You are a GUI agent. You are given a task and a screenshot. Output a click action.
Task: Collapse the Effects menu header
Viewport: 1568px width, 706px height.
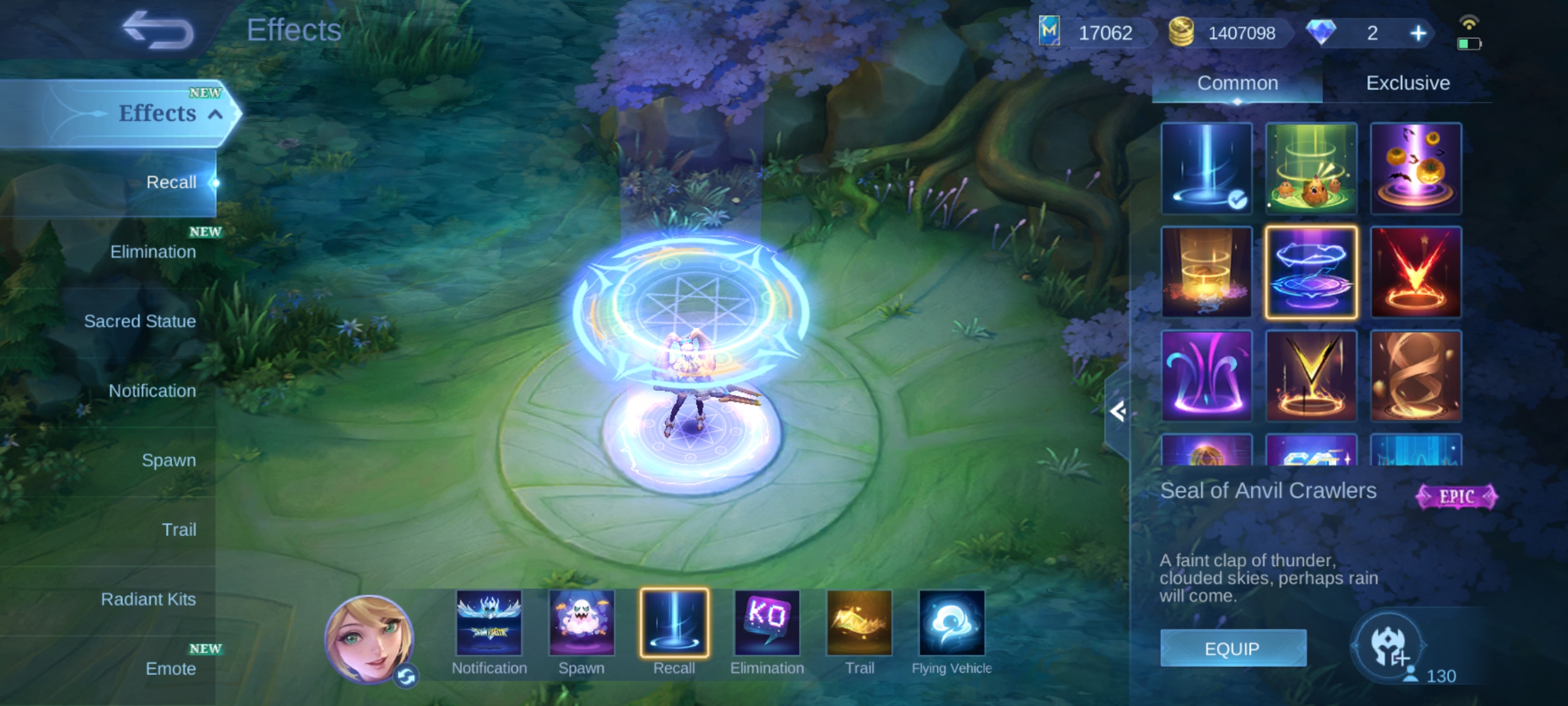point(214,114)
